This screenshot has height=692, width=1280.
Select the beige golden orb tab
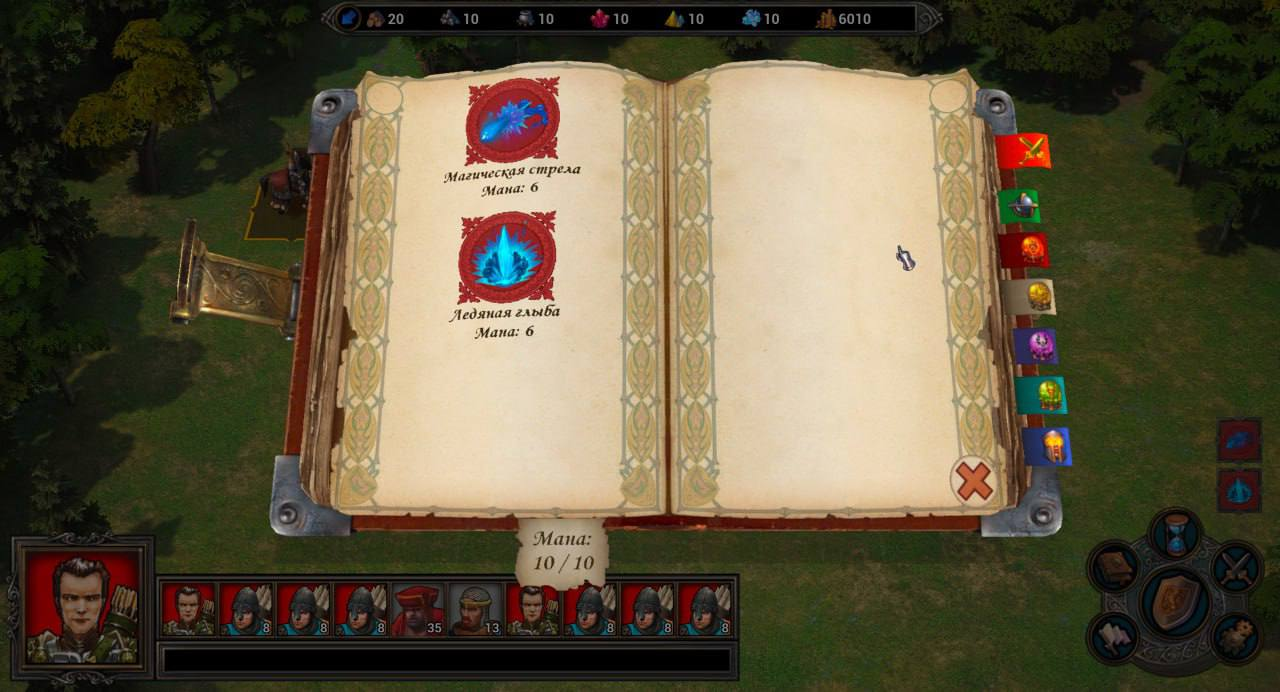point(1032,296)
